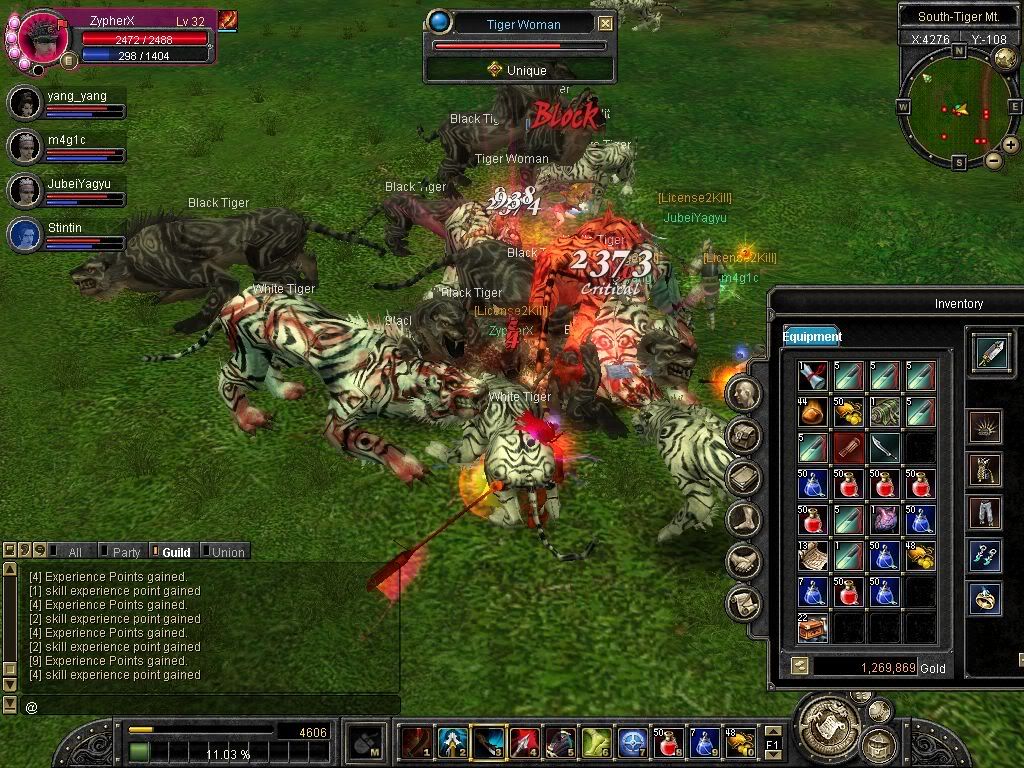Click the treasure chest item stack of 22

813,628
